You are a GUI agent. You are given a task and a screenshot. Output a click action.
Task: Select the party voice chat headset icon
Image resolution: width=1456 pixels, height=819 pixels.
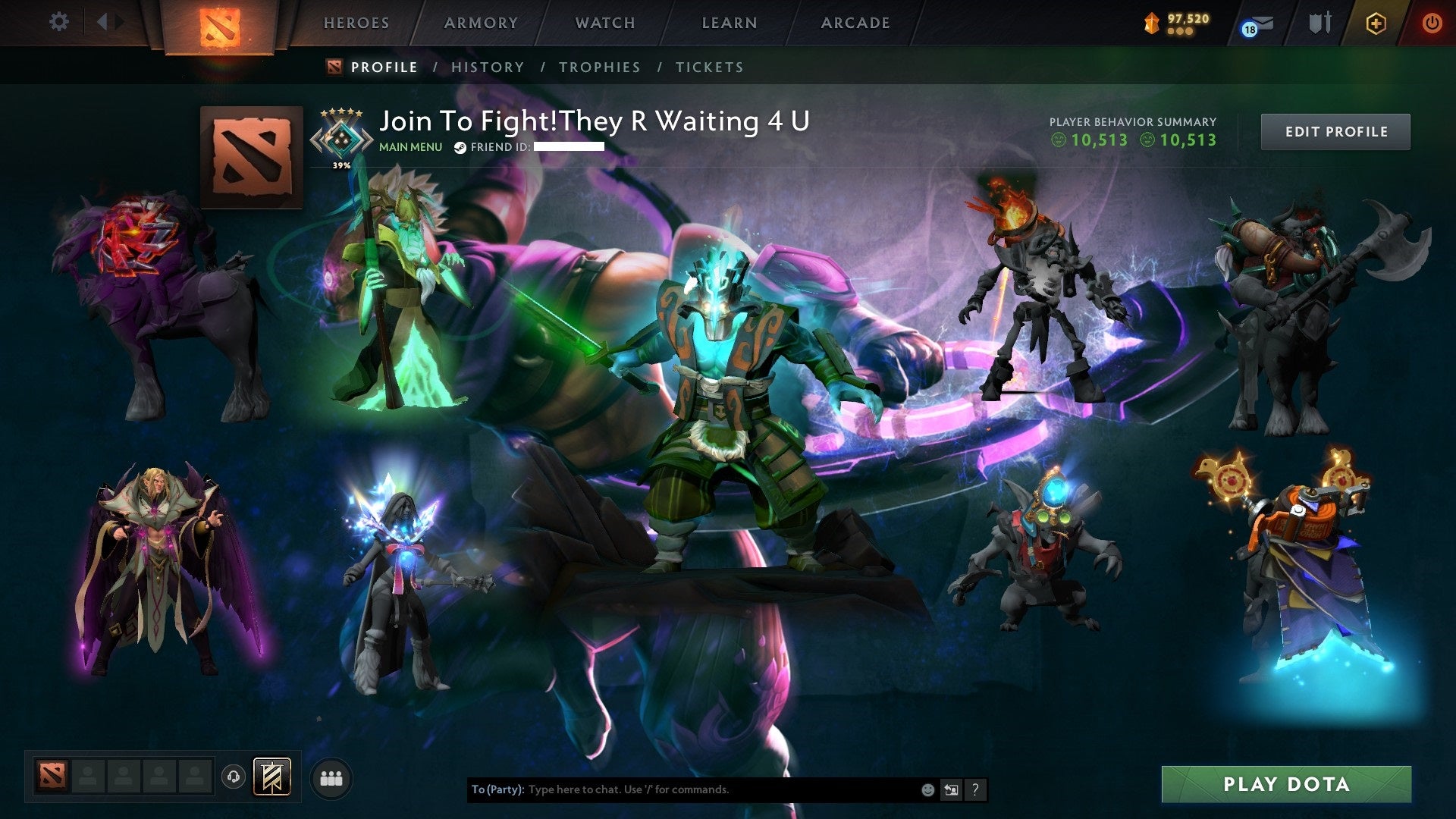point(233,777)
